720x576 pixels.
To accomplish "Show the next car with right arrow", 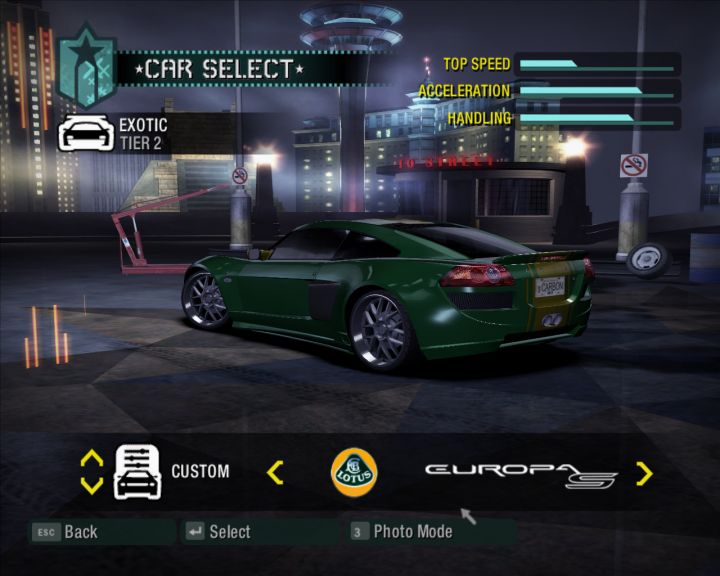I will coord(644,473).
